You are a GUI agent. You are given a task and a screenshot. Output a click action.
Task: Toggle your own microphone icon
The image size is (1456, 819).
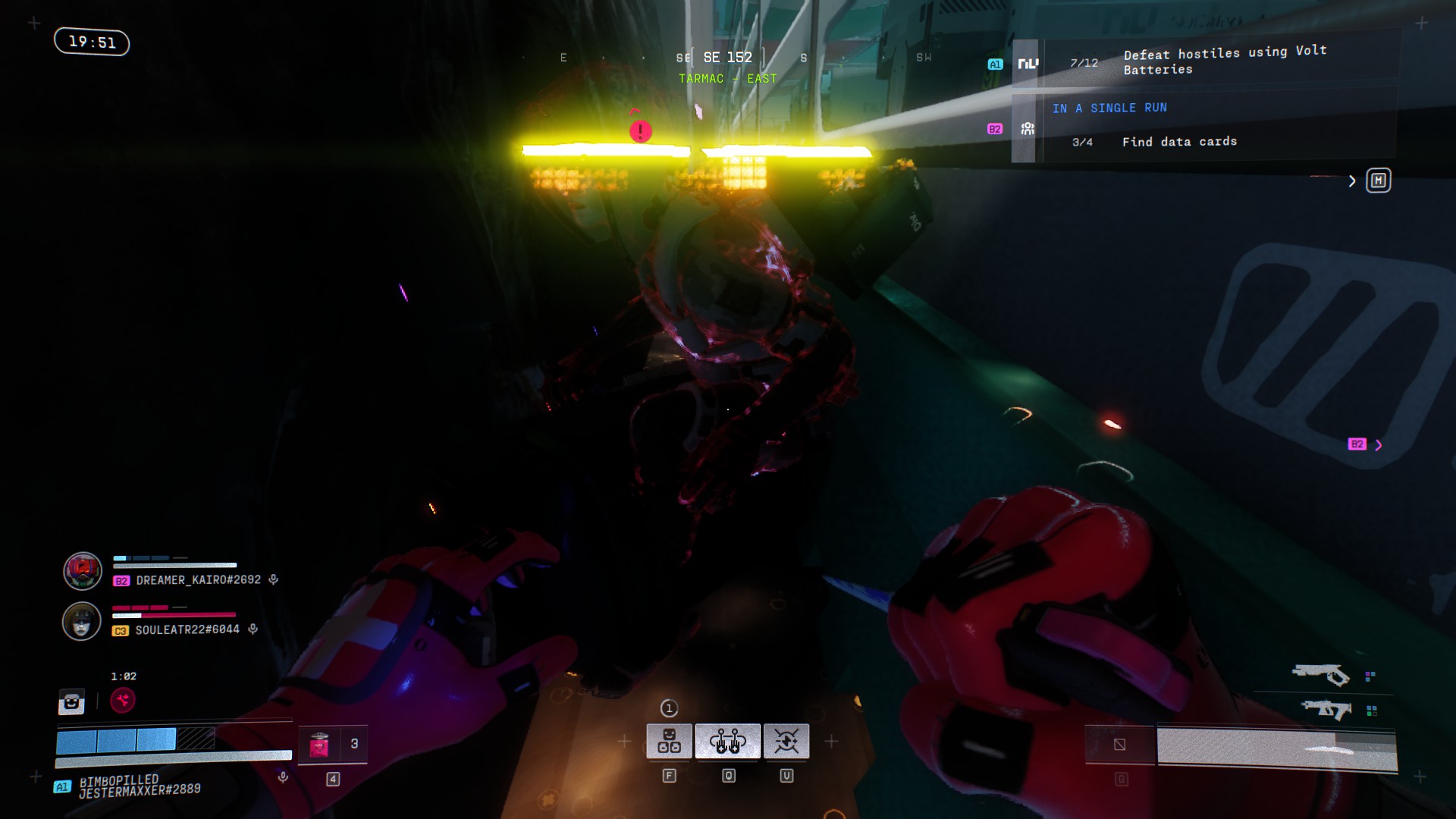click(x=283, y=777)
